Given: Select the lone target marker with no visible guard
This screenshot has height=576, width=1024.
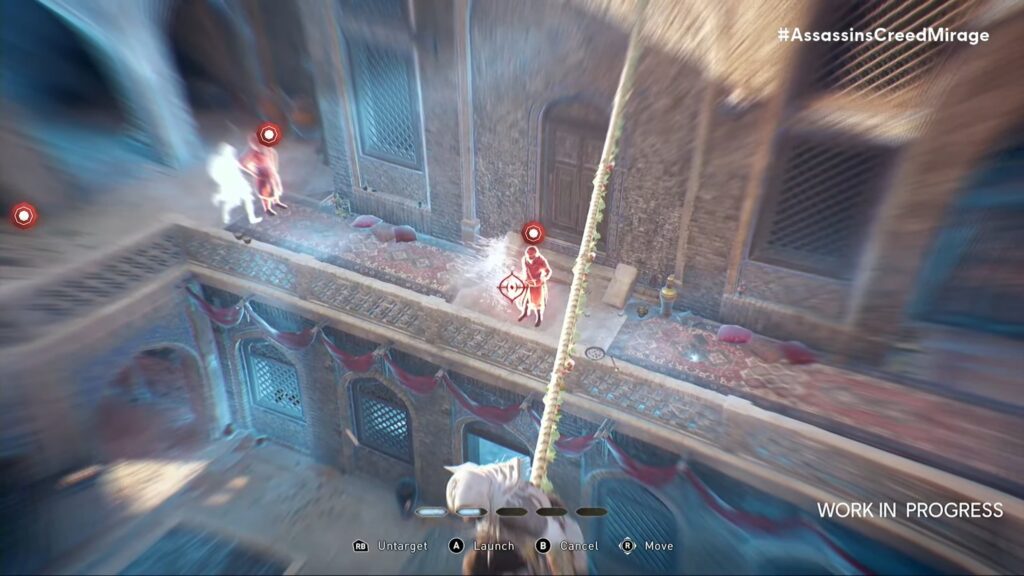Looking at the screenshot, I should [24, 215].
